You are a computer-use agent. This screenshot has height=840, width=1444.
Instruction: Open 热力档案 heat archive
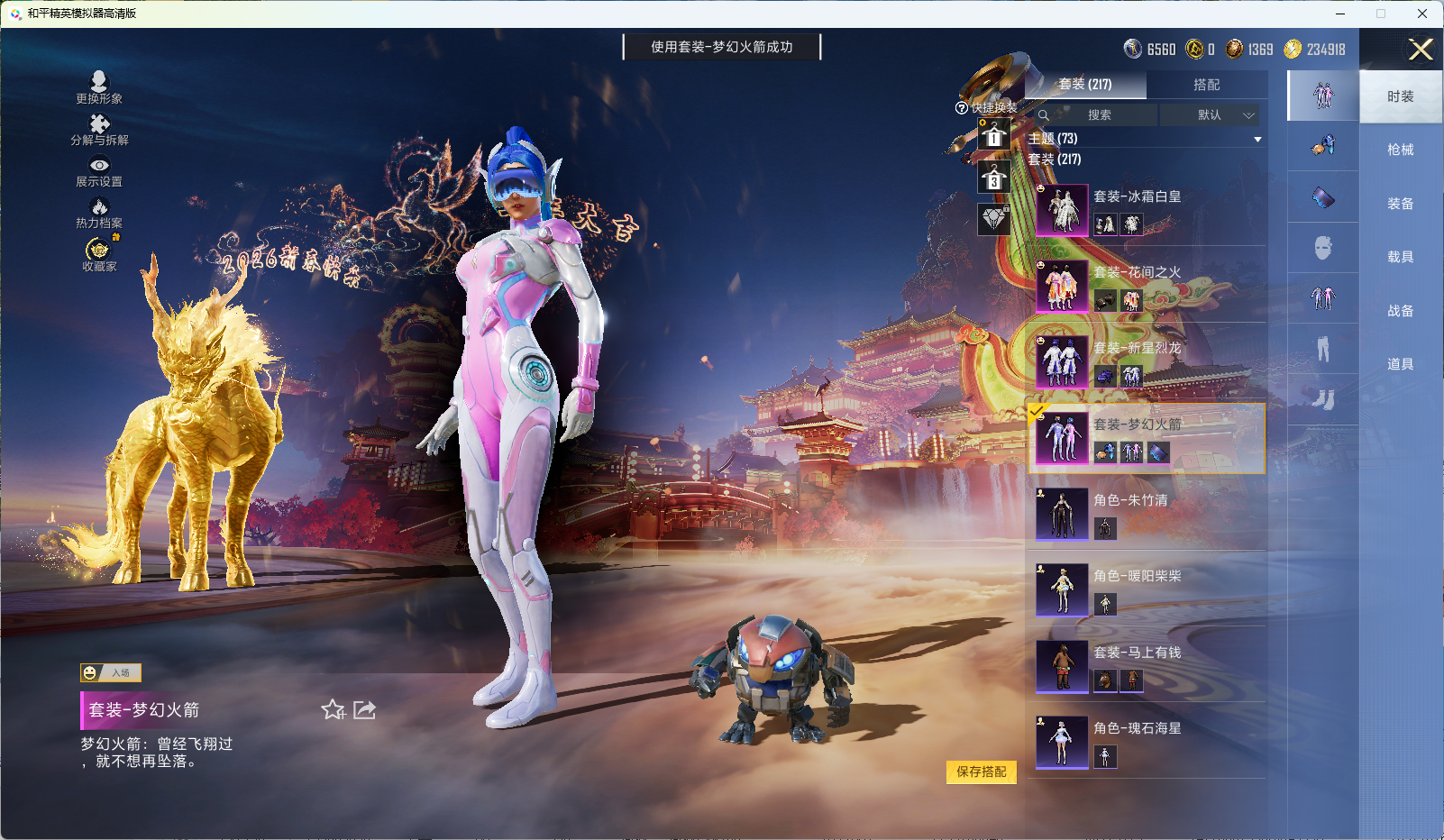(99, 214)
